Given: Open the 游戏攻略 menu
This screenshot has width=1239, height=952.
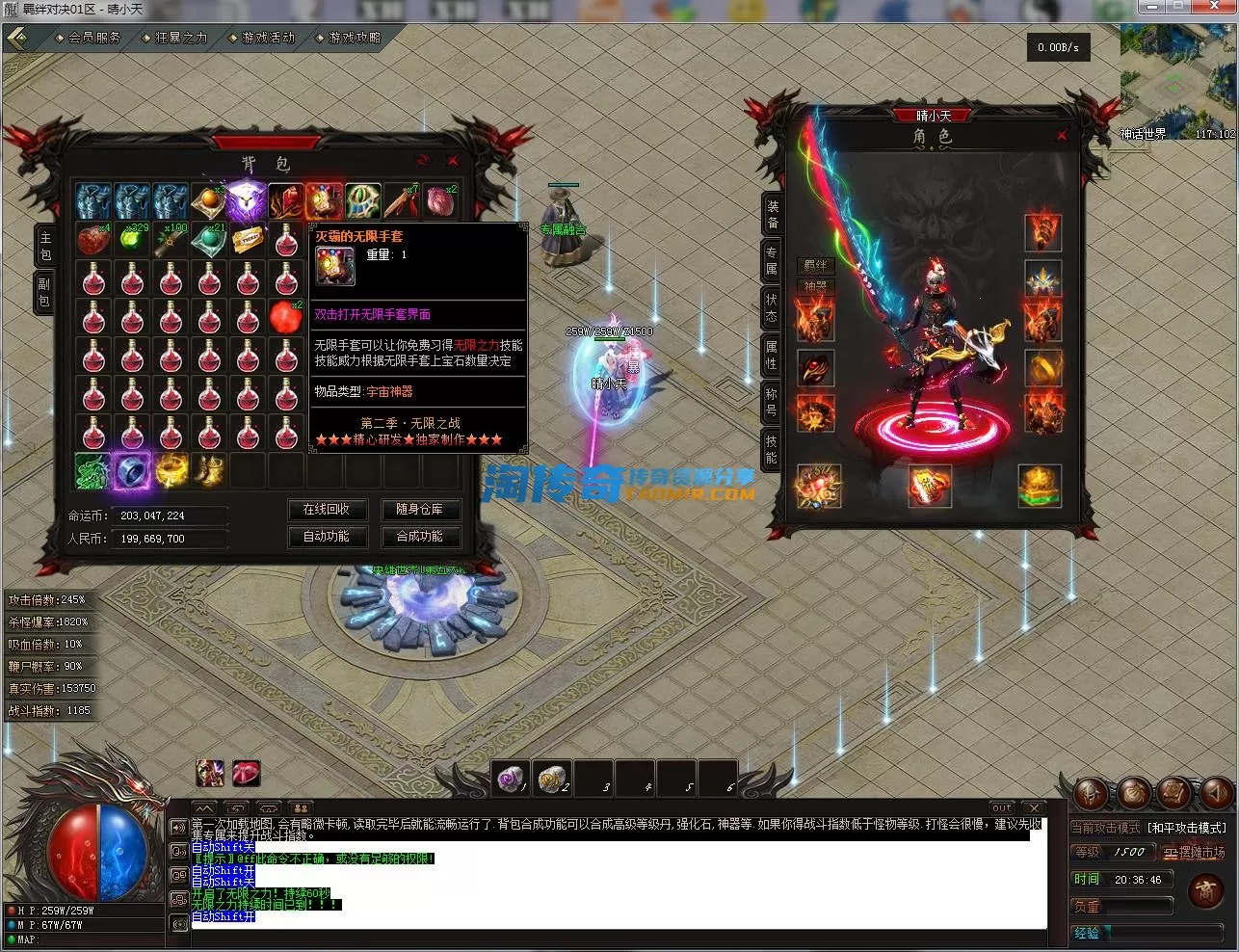Looking at the screenshot, I should [x=354, y=38].
